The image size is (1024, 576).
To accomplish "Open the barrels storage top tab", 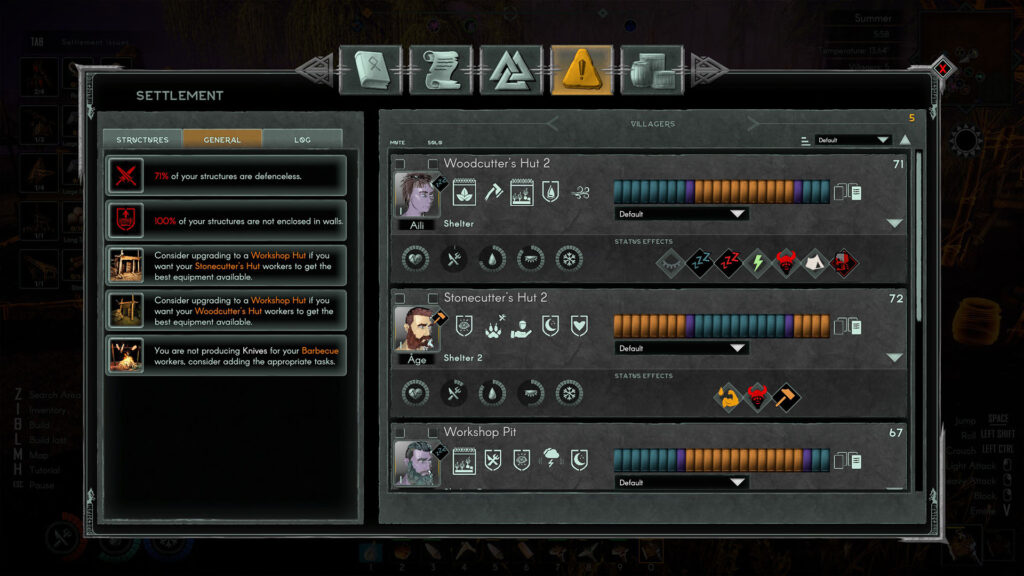I will click(x=652, y=71).
